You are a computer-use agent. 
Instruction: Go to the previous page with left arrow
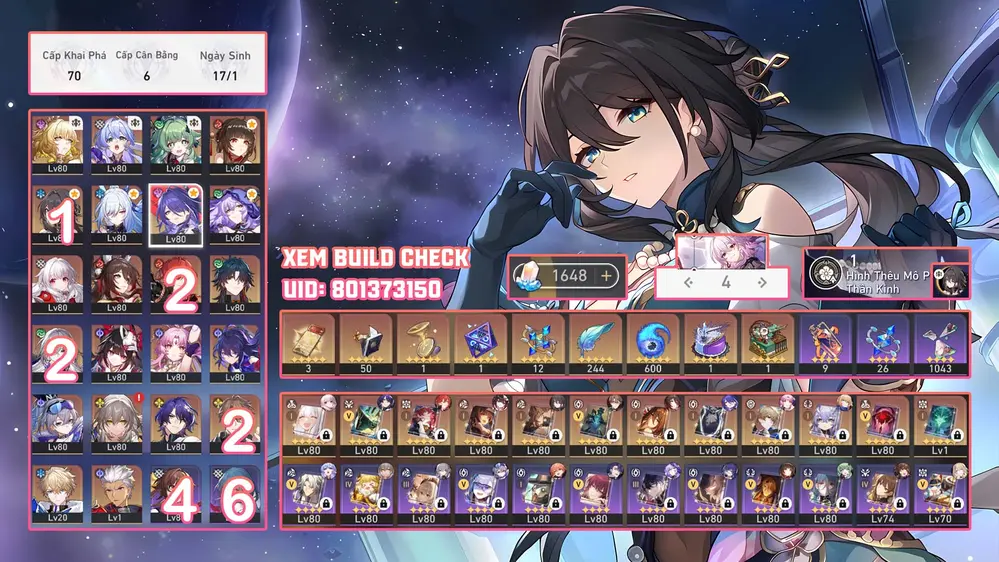(x=689, y=283)
